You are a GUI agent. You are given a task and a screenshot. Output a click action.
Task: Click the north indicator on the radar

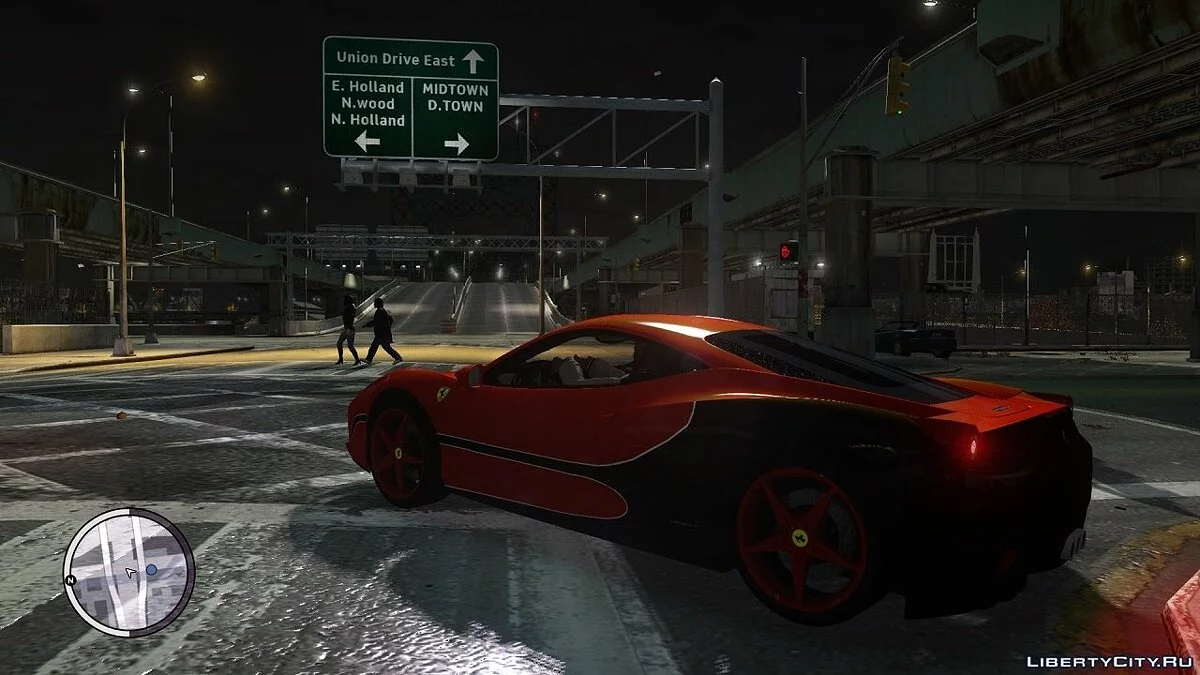(x=70, y=581)
